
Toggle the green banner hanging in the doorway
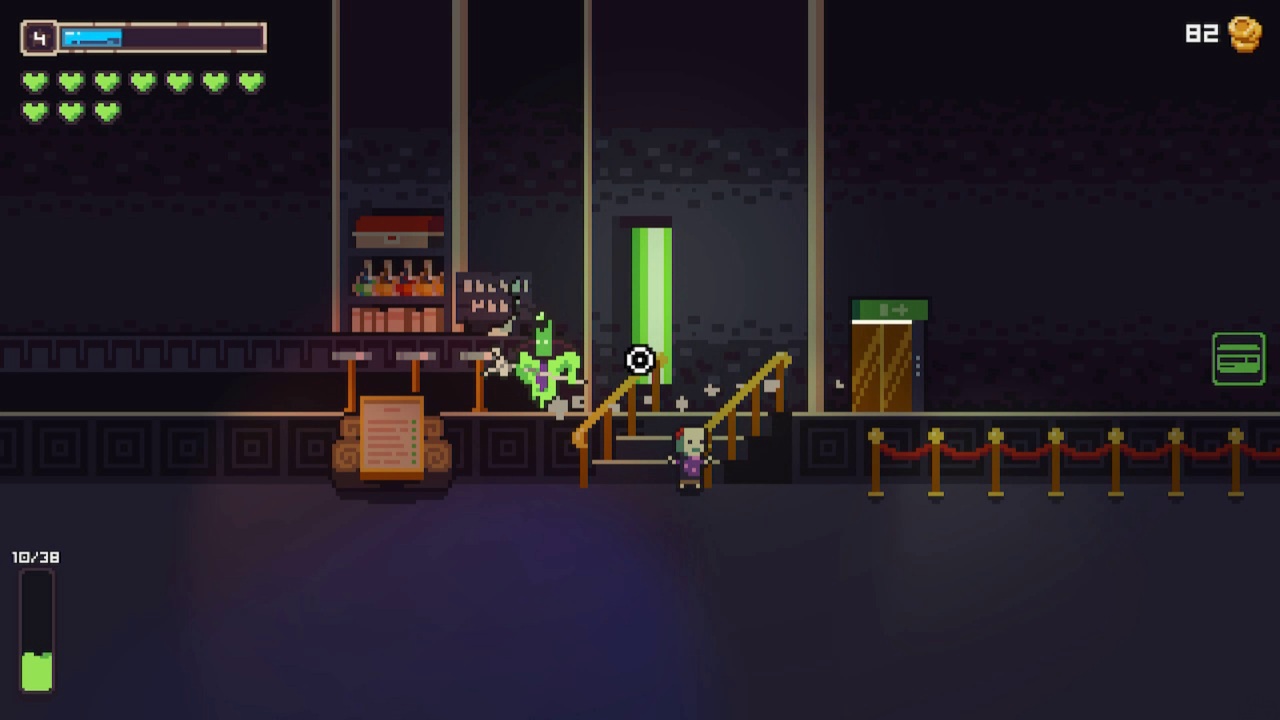tap(650, 290)
